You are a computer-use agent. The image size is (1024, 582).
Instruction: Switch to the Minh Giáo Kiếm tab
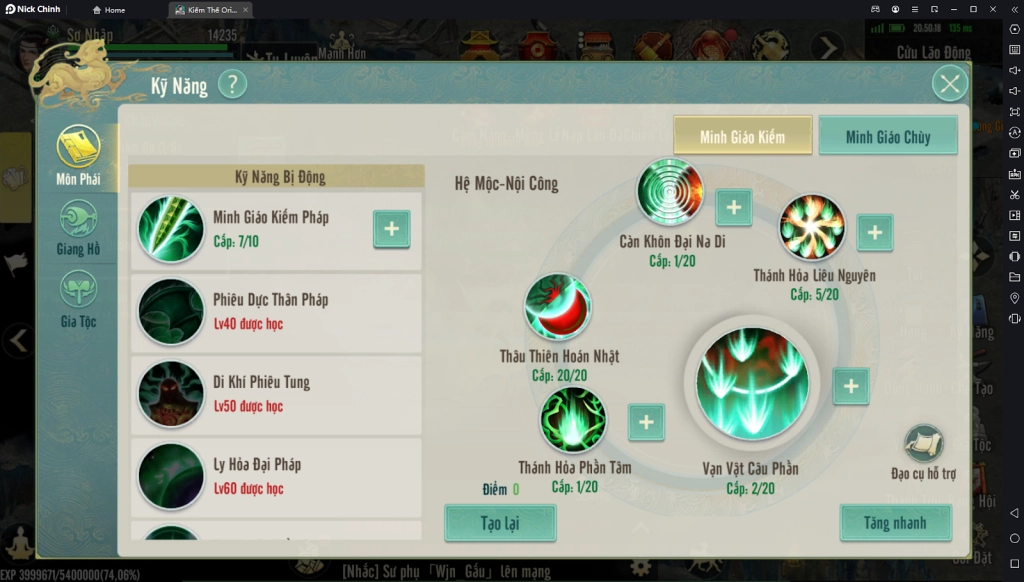tap(742, 137)
